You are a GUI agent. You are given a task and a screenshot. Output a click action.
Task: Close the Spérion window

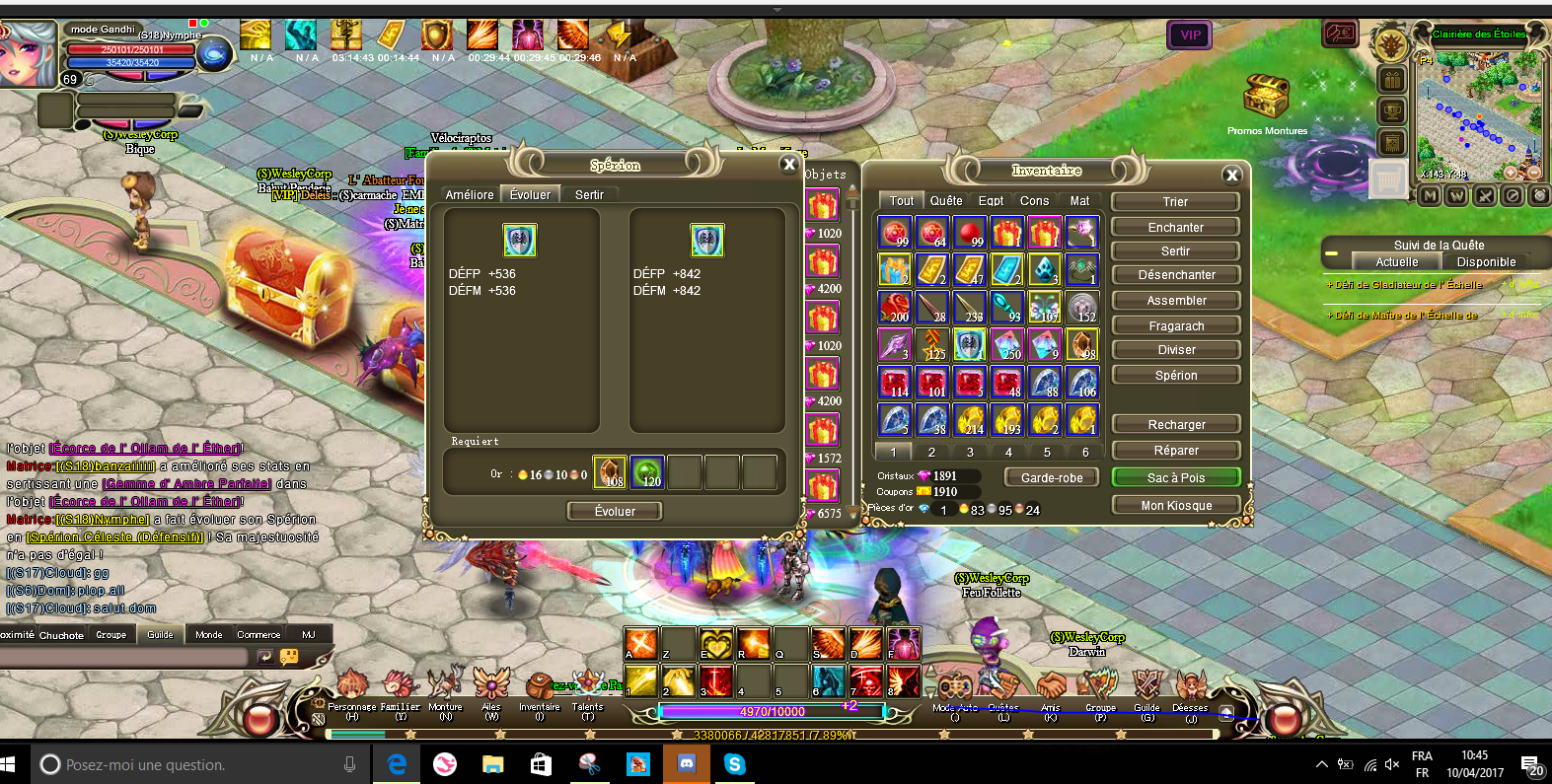pos(788,165)
